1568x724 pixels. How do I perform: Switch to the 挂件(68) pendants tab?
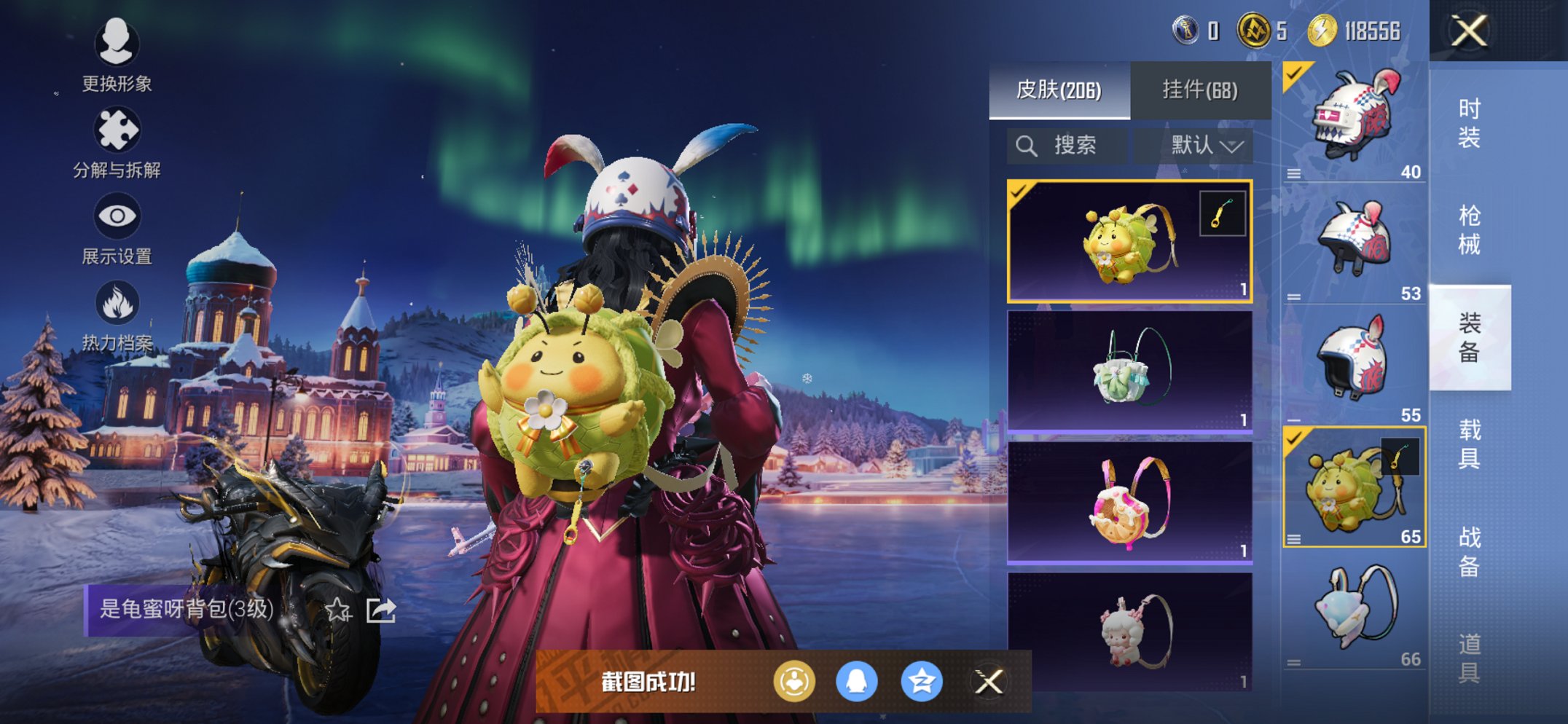tap(1200, 90)
